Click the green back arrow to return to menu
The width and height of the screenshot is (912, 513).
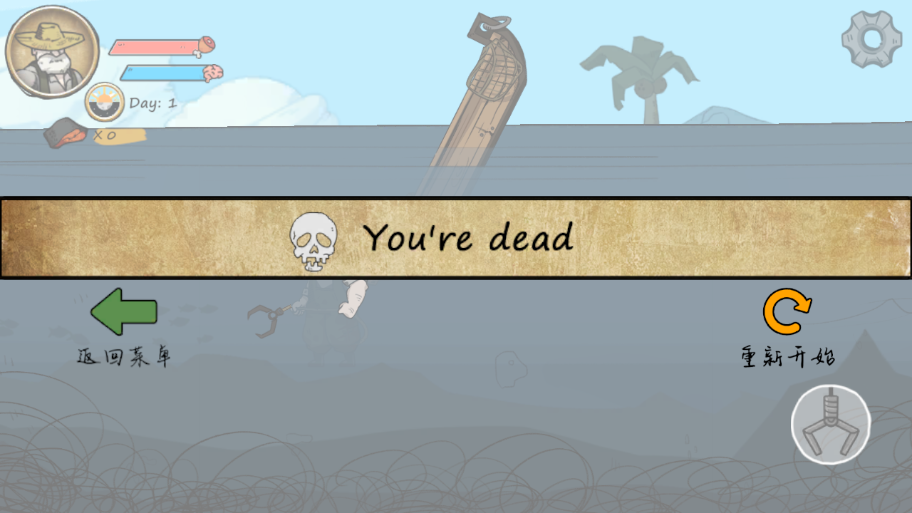(x=124, y=311)
